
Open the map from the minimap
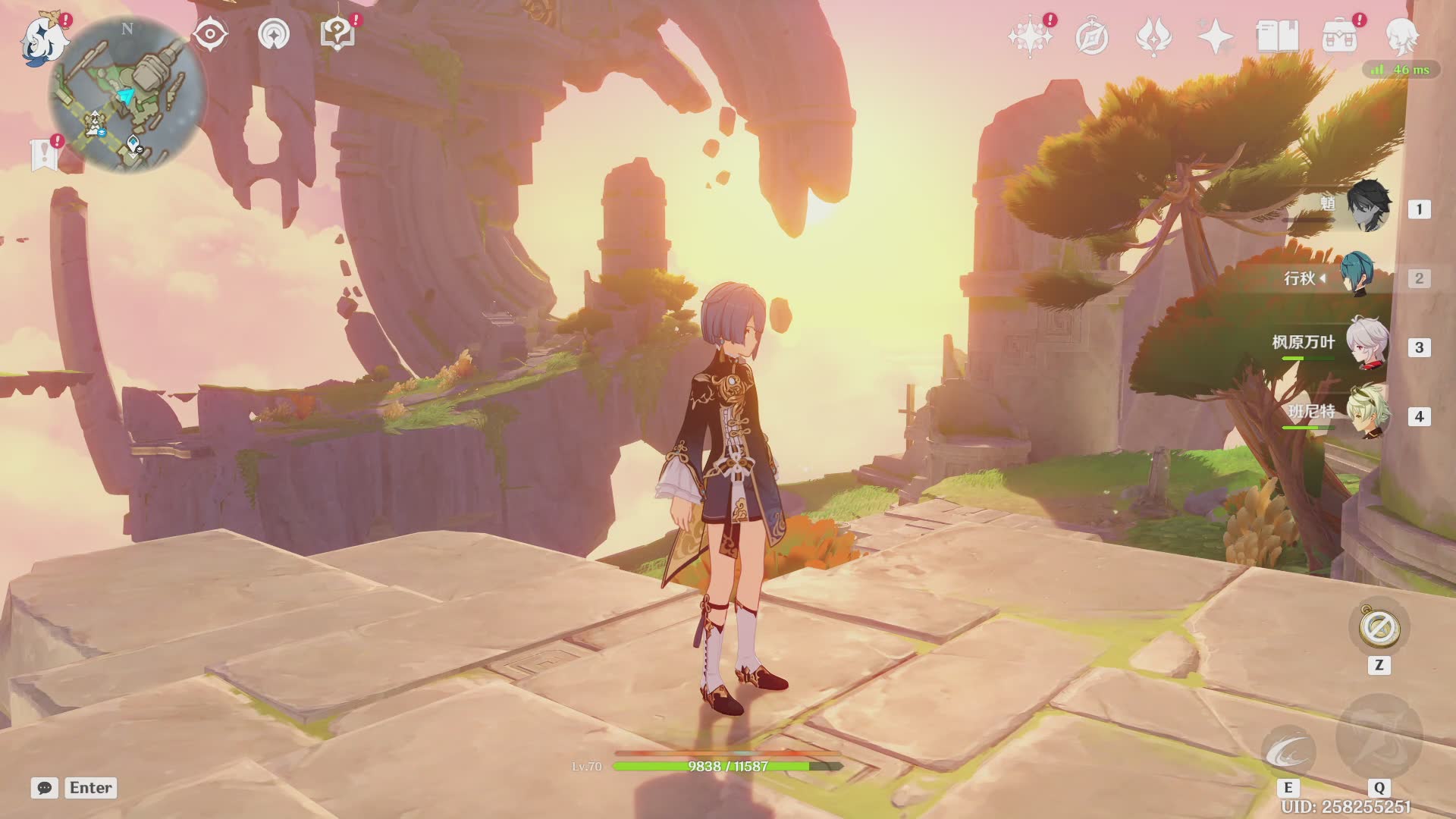(x=127, y=95)
